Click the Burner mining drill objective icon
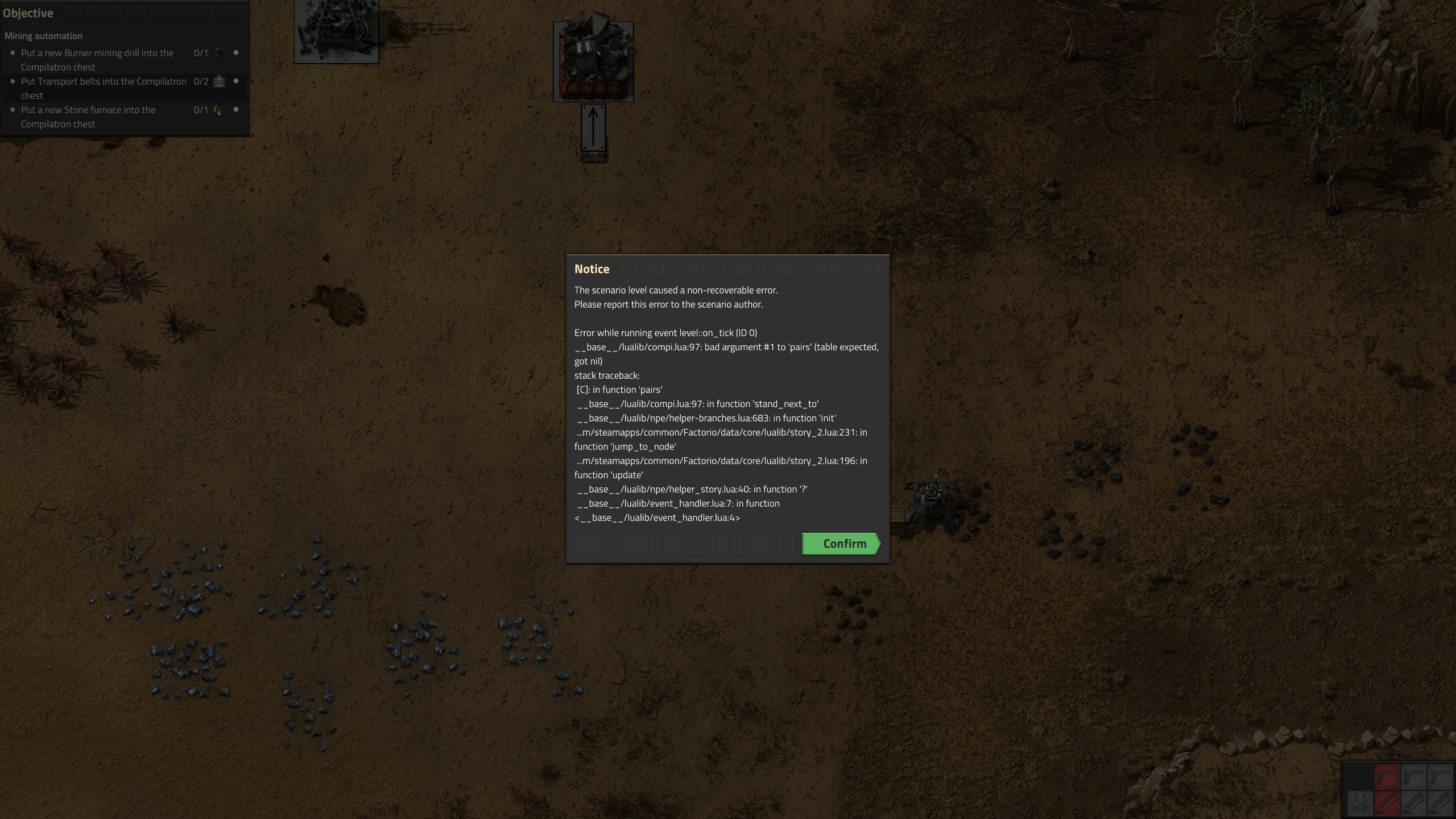This screenshot has height=819, width=1456. [x=219, y=53]
